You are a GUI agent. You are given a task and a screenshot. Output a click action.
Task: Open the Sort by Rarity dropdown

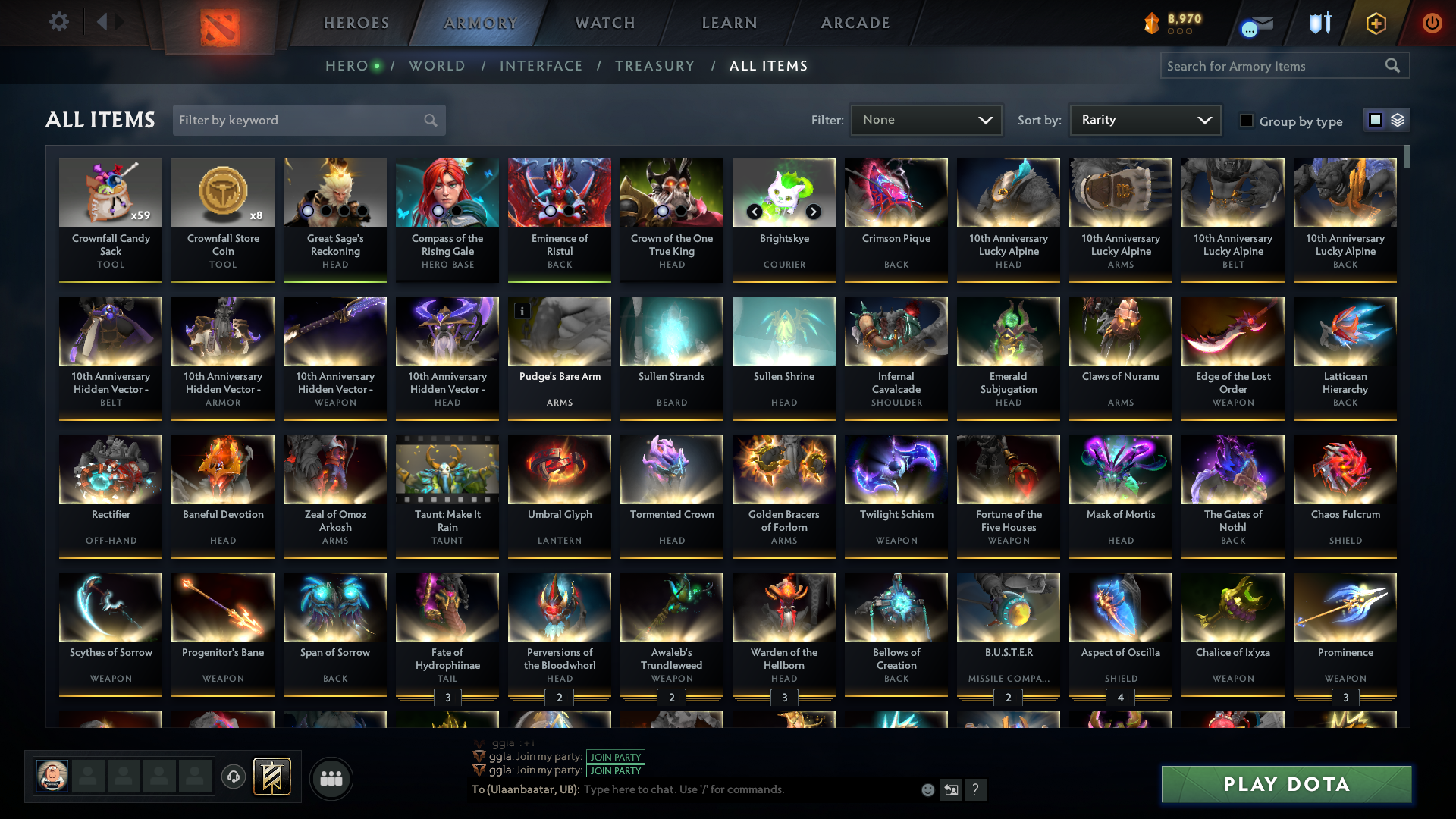click(x=1144, y=119)
